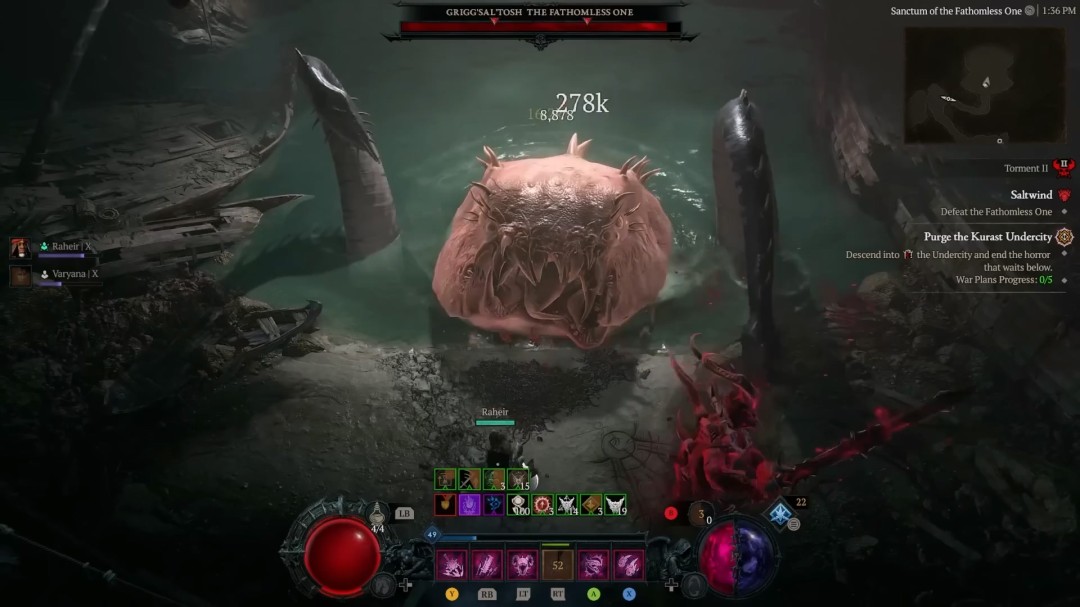Activate the skull skill slot above the LT glyph

pyautogui.click(x=523, y=565)
